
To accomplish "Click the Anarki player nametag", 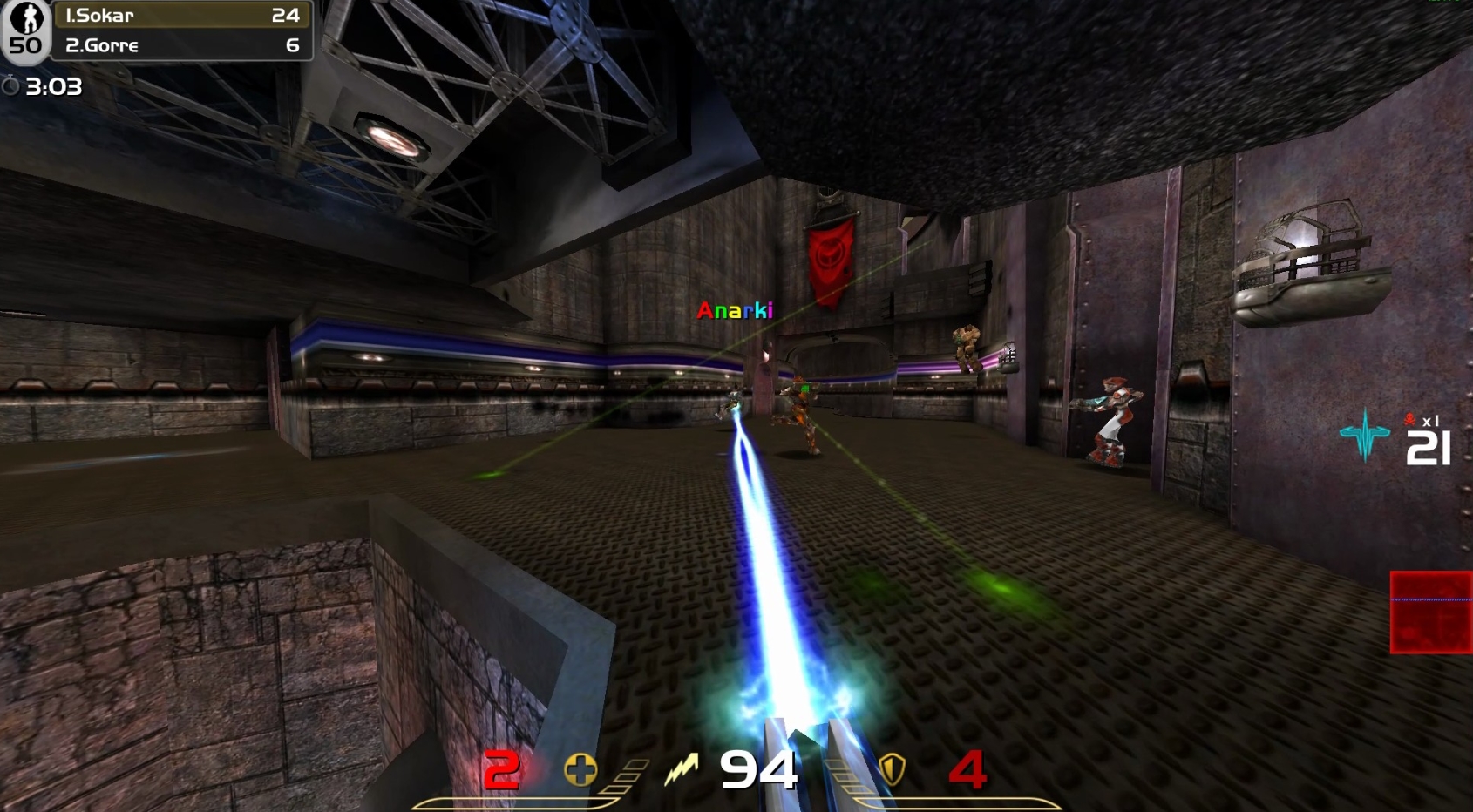I will tap(735, 310).
